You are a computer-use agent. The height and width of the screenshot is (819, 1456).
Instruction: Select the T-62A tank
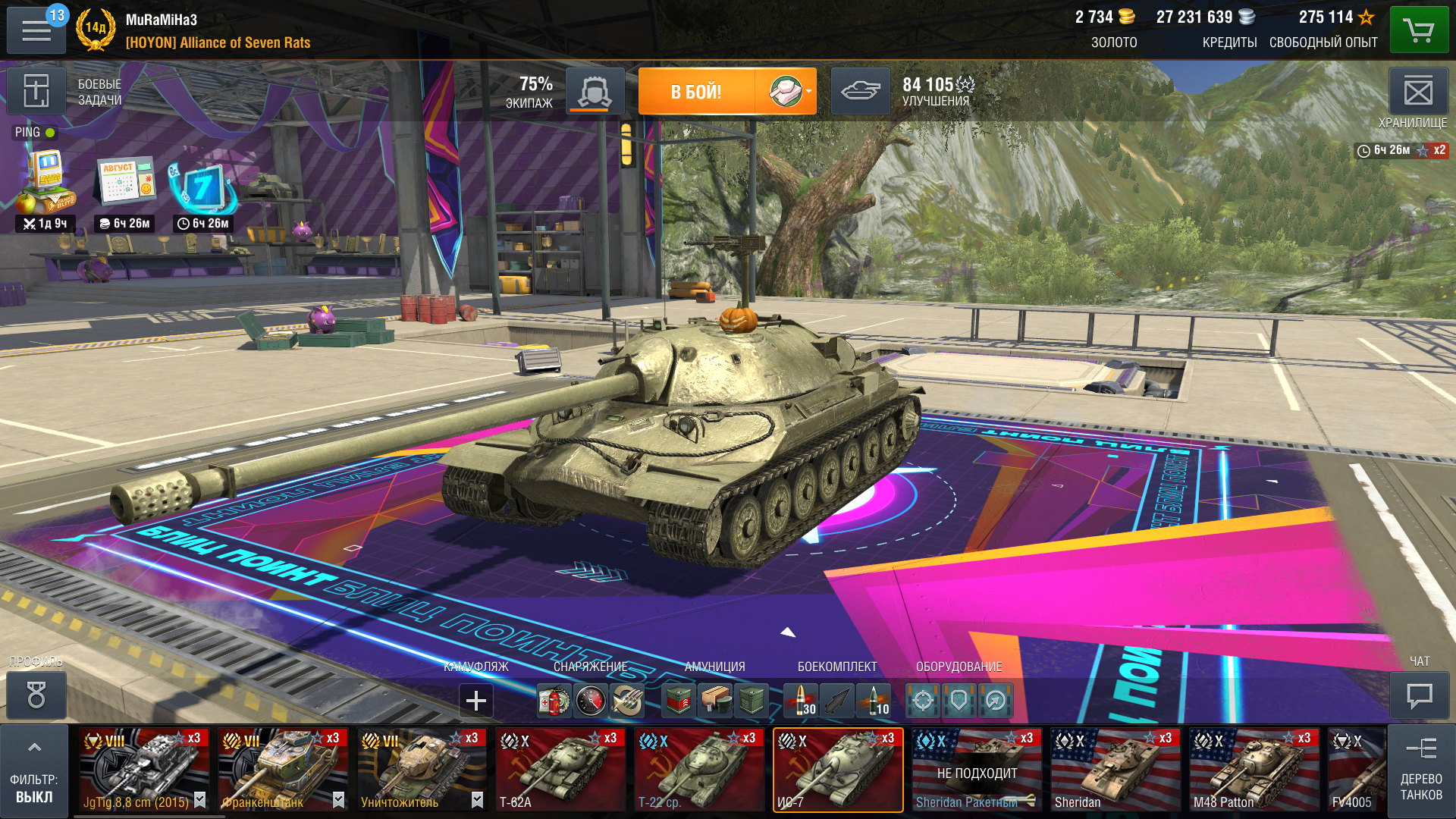(x=560, y=770)
